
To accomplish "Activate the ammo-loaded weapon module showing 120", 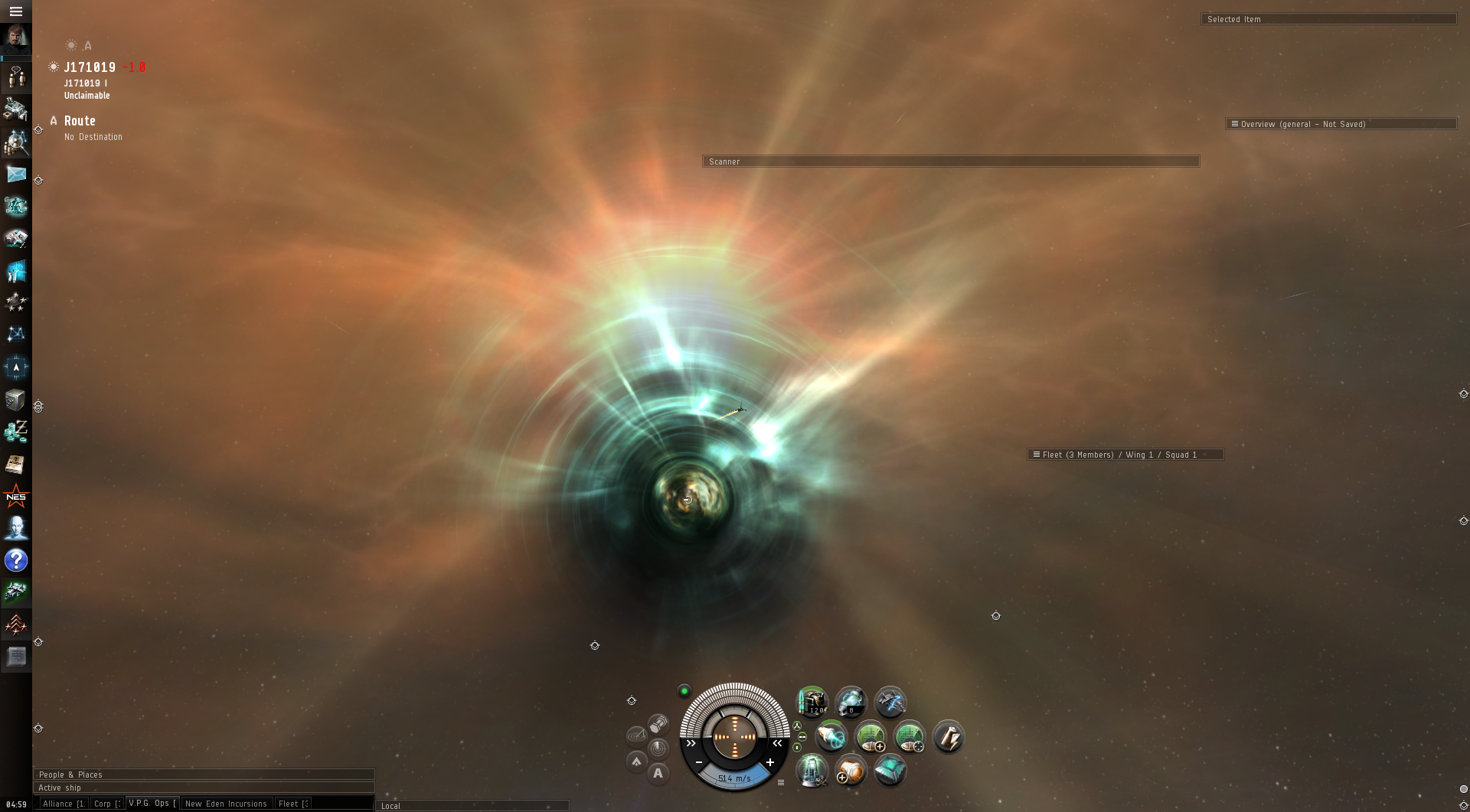I will 812,702.
